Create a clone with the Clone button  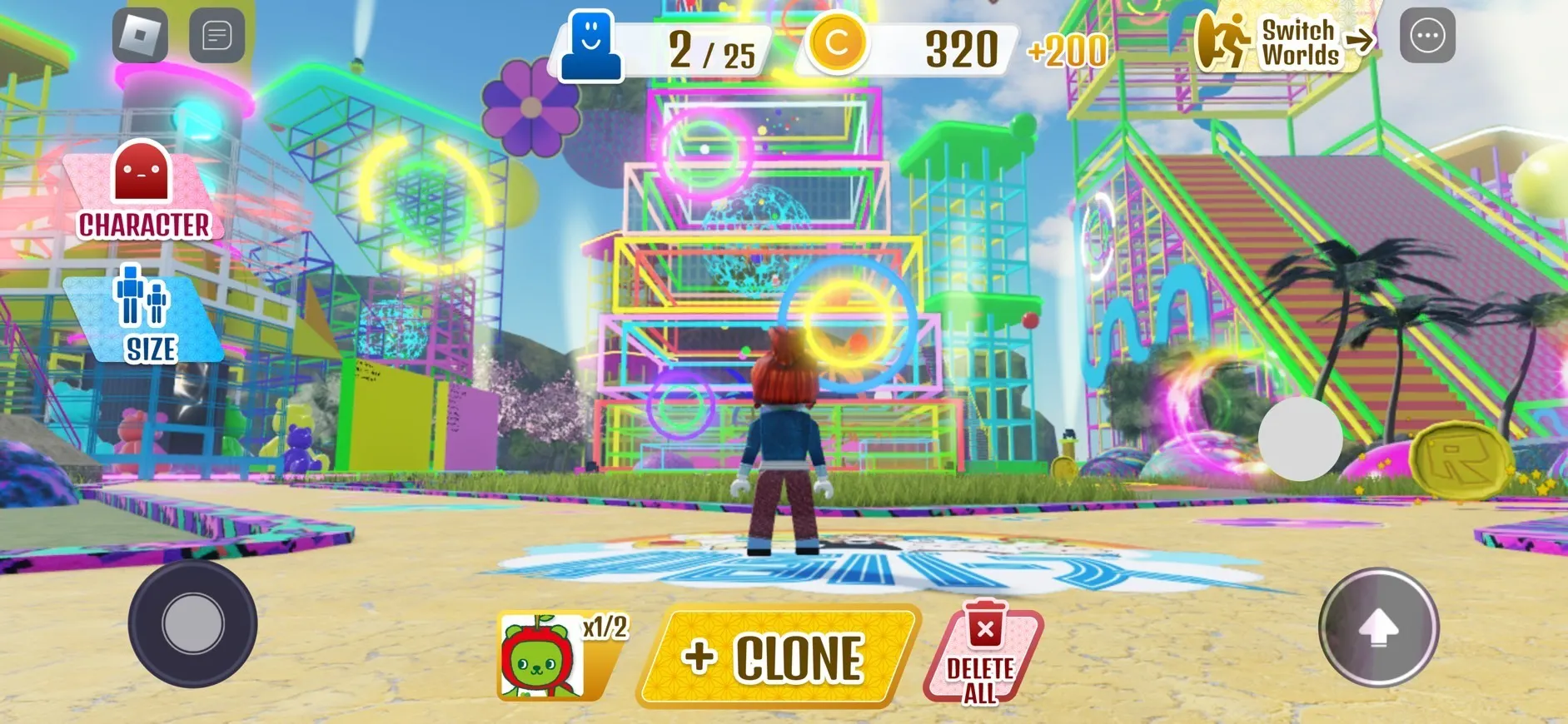(x=778, y=657)
